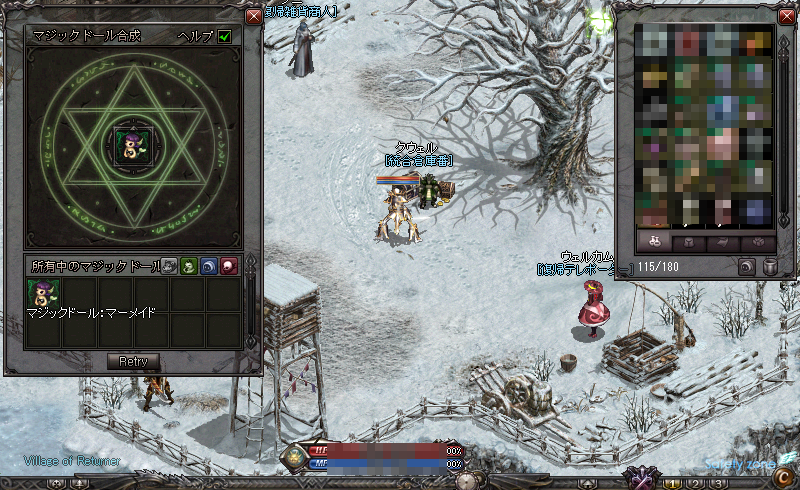
Task: Switch to the second inventory tab
Action: tap(687, 243)
